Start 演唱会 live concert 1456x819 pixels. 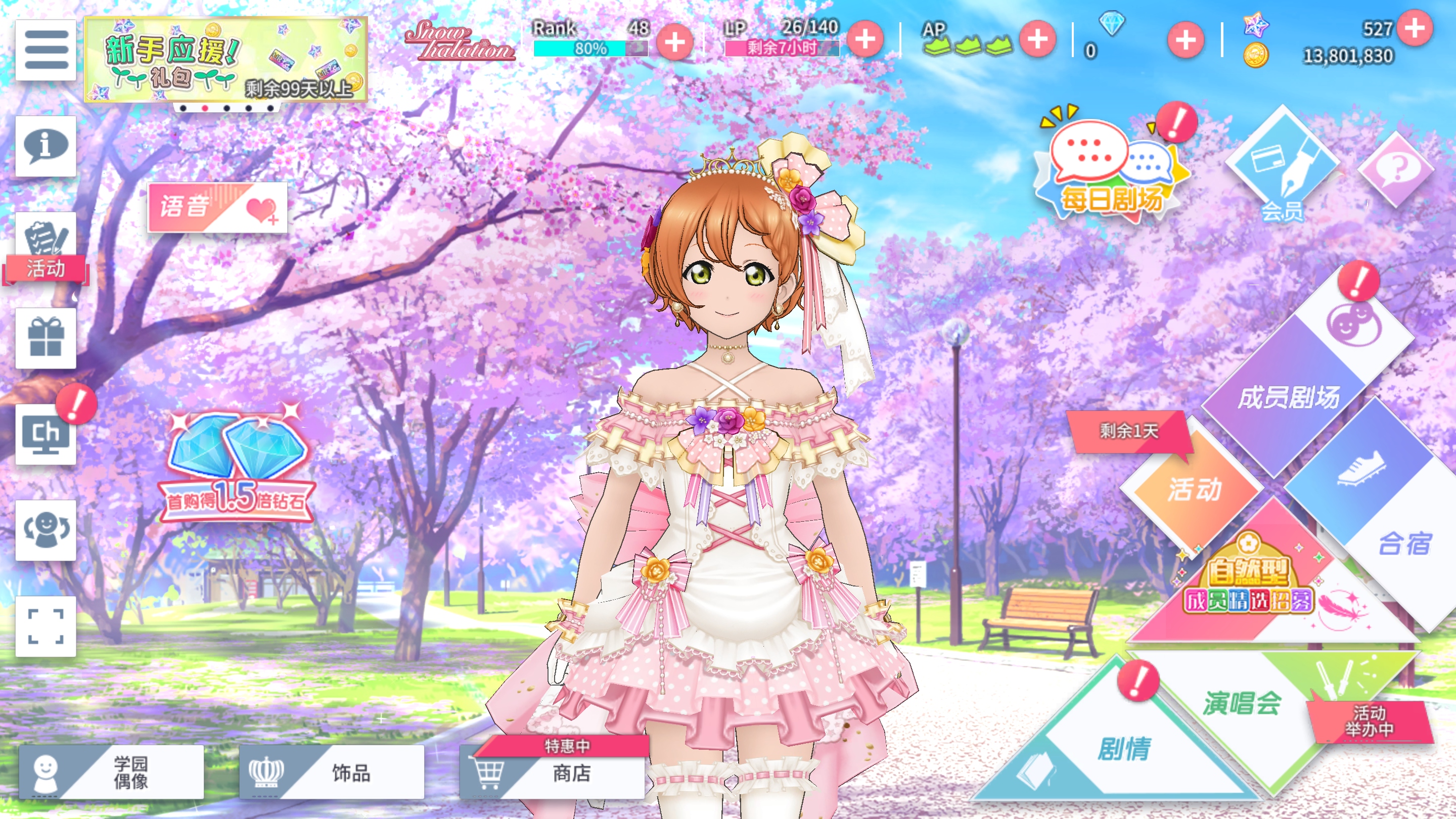point(1244,704)
